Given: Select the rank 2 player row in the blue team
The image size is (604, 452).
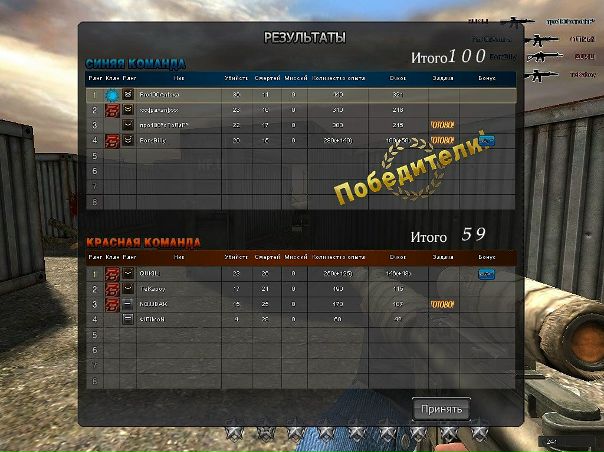Looking at the screenshot, I should 300,110.
